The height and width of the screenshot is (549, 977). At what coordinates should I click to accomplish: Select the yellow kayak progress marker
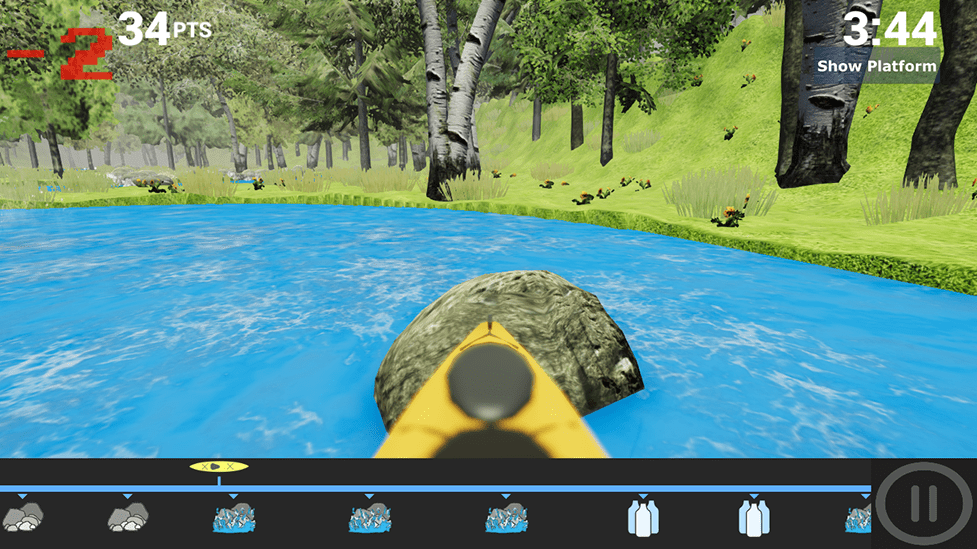pyautogui.click(x=219, y=466)
